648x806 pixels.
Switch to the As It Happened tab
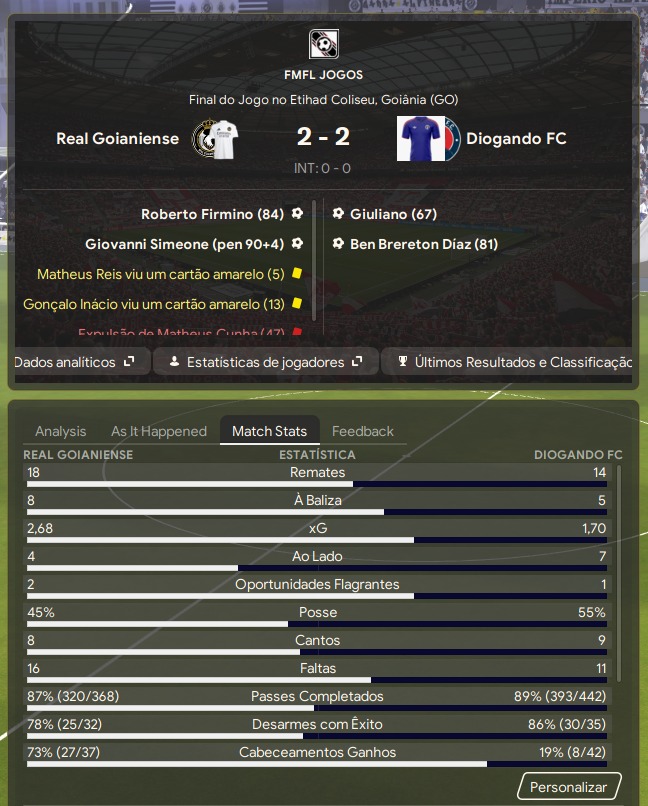click(159, 431)
